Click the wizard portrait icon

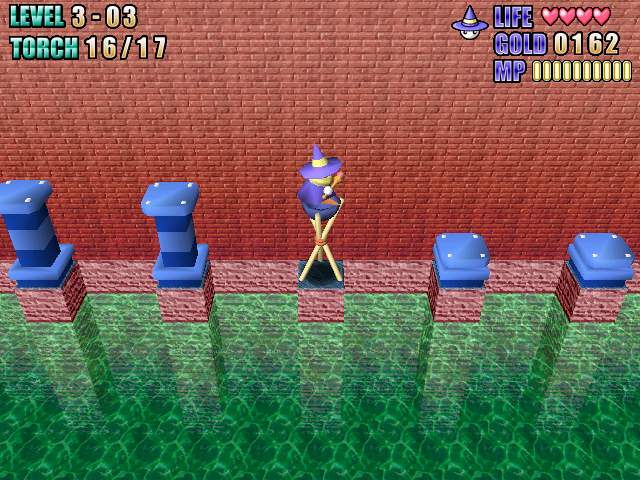coord(469,22)
